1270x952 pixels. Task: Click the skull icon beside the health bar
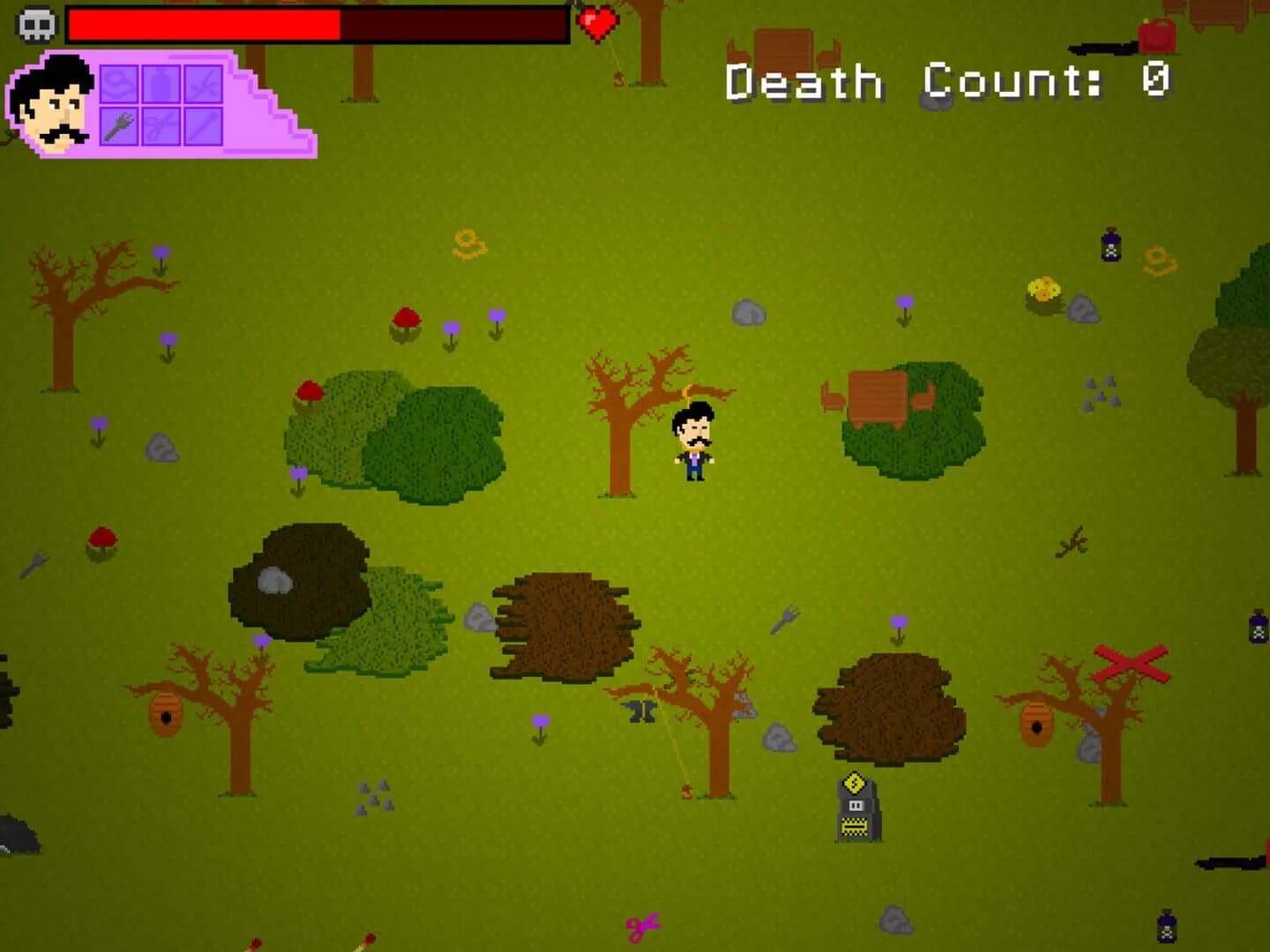tap(35, 25)
